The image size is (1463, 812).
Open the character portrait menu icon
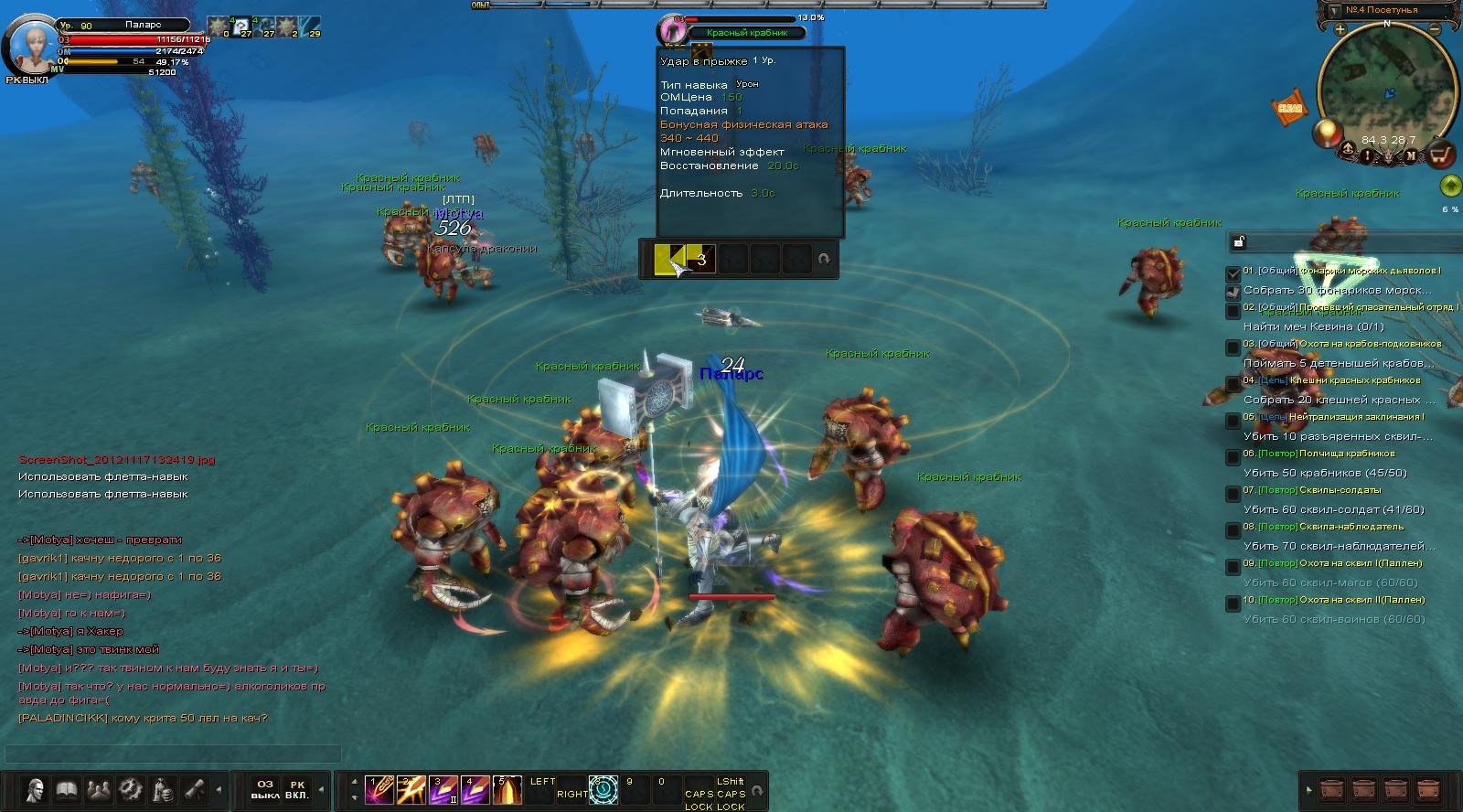pyautogui.click(x=36, y=789)
